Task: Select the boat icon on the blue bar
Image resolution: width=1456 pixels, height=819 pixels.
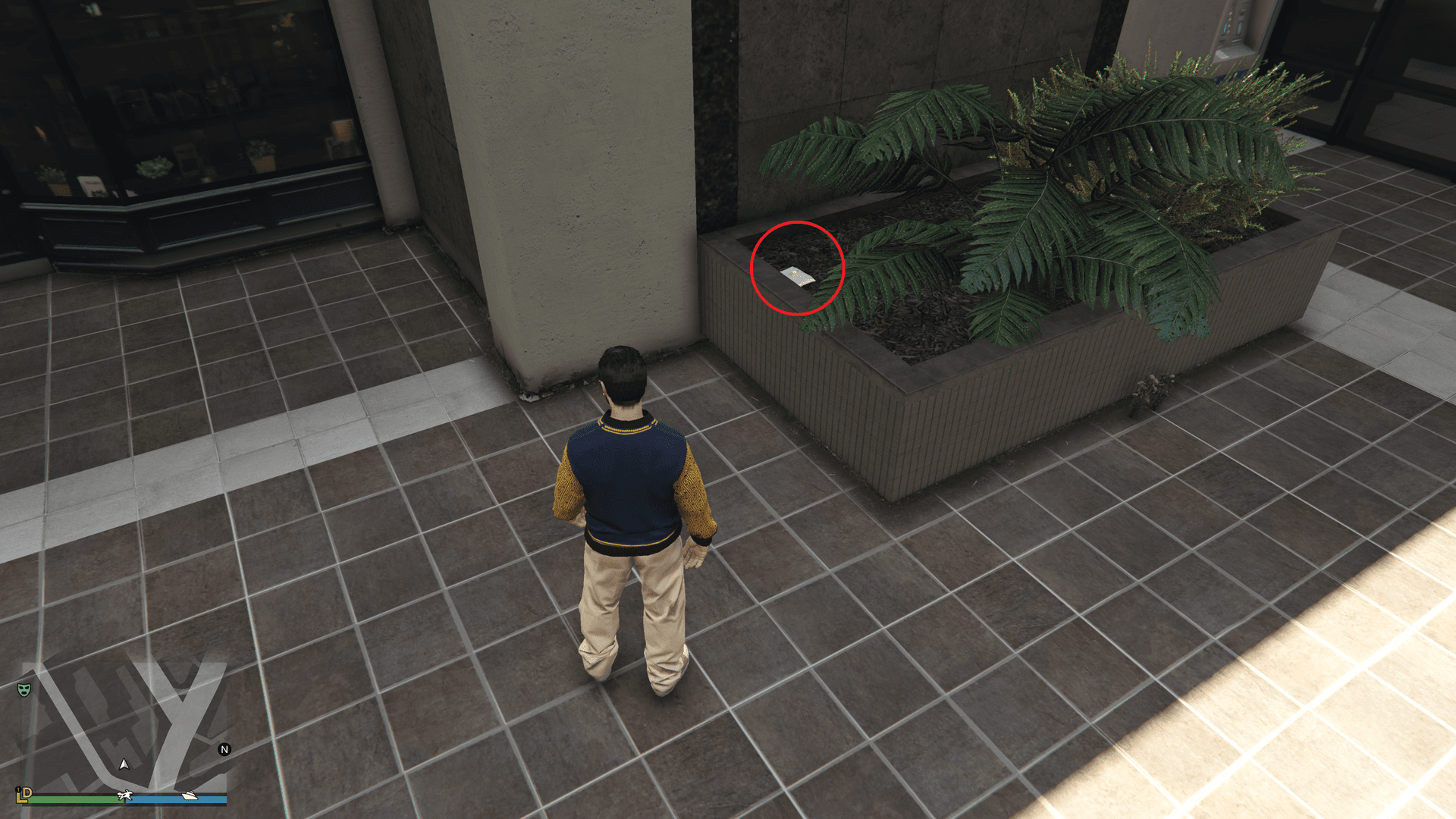Action: tap(190, 796)
